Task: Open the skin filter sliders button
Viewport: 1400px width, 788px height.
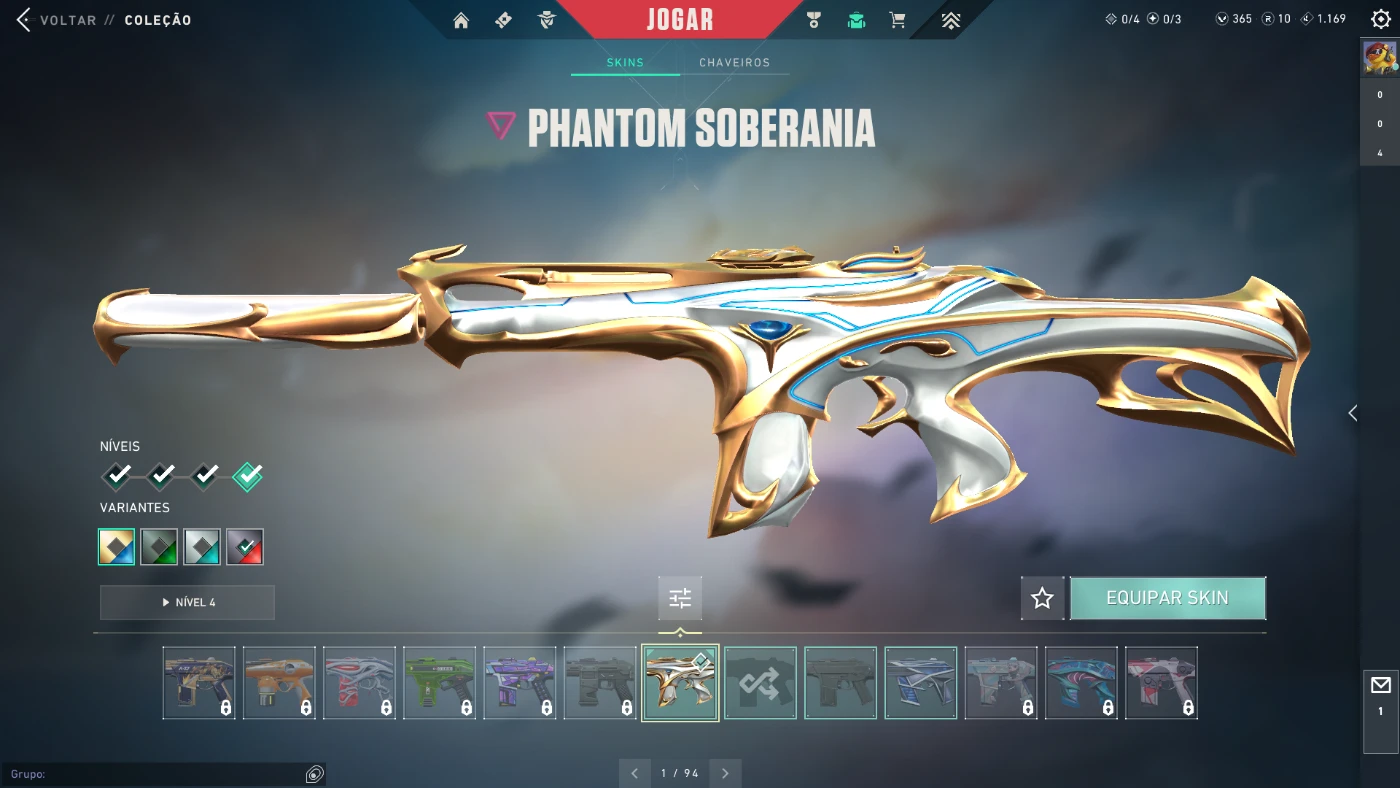Action: pyautogui.click(x=680, y=598)
